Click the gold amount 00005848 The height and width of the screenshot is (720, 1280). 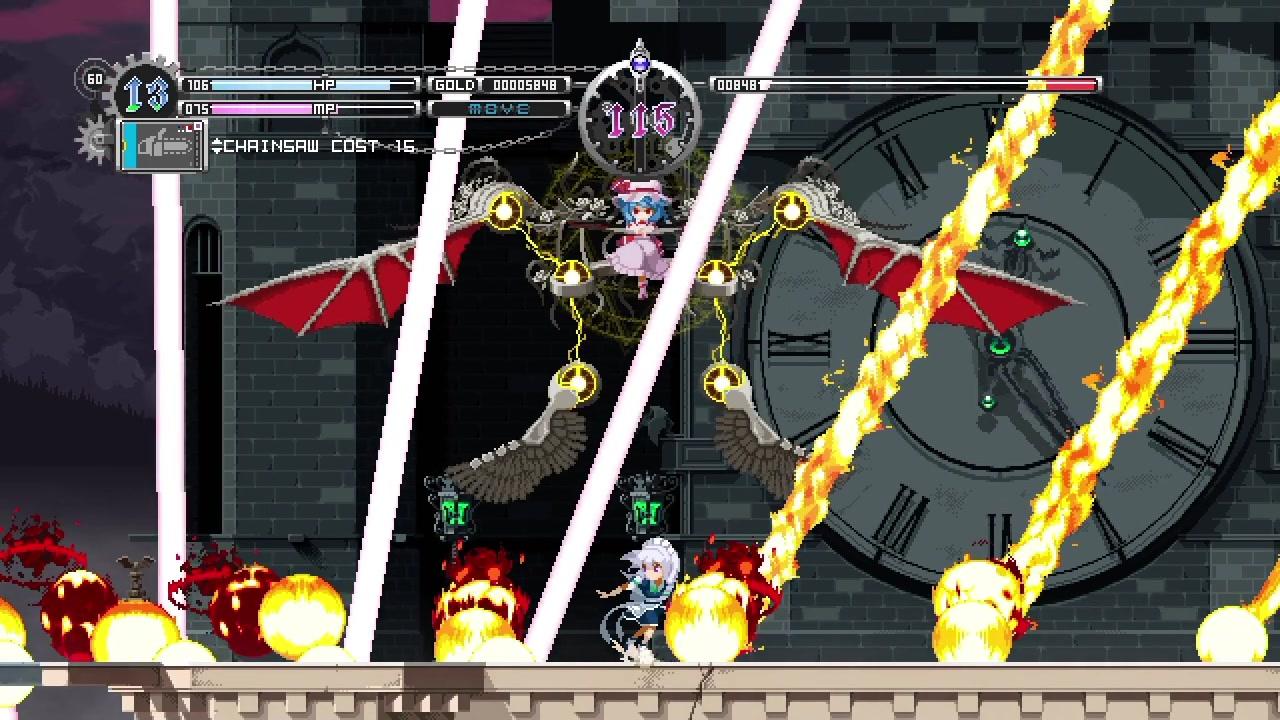[527, 85]
